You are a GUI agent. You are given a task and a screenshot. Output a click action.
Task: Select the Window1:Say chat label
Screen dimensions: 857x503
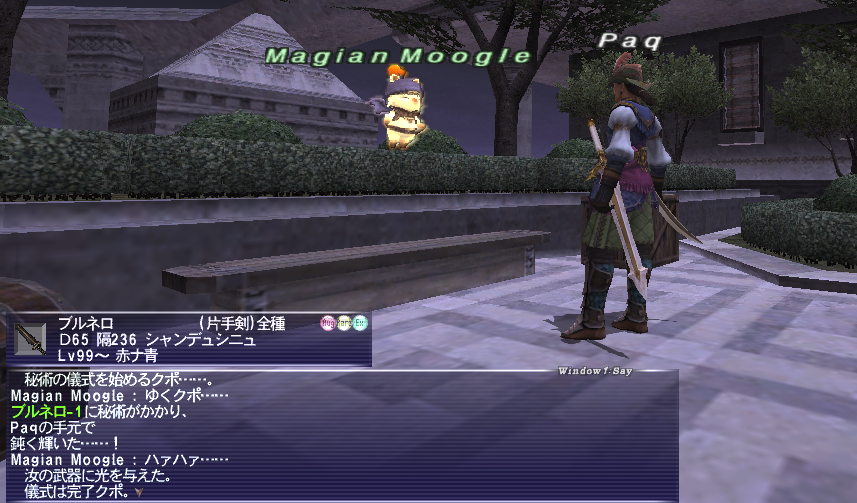[x=594, y=371]
